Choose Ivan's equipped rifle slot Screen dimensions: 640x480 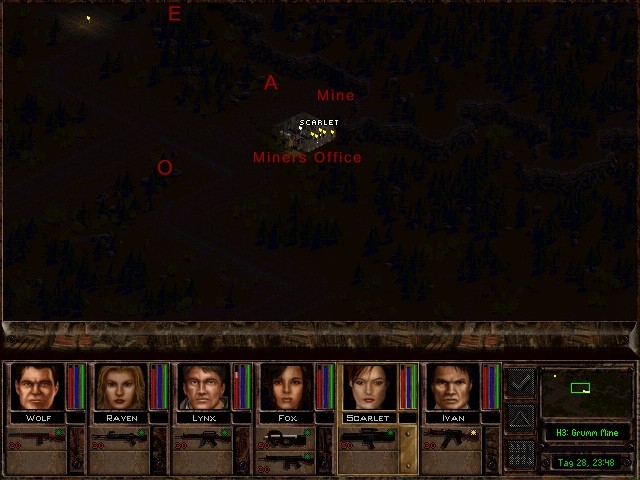coord(451,437)
